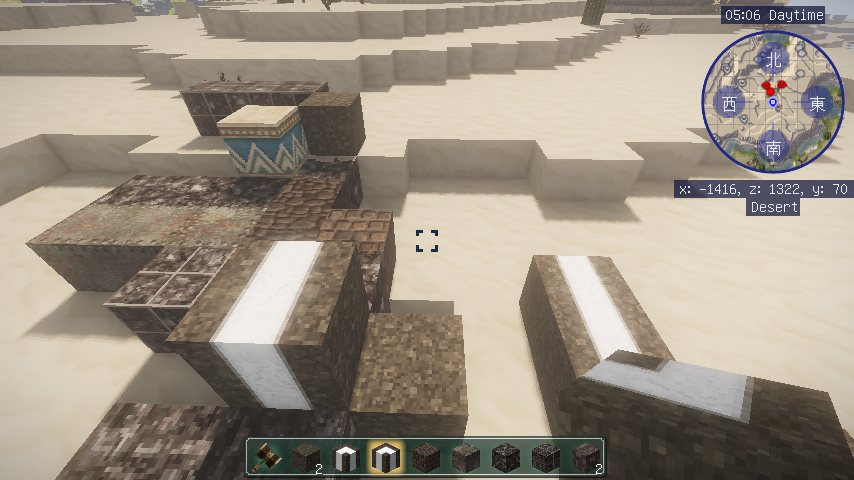Click the north 北 marker on the minimap
Screen dimensions: 854x480
point(772,59)
